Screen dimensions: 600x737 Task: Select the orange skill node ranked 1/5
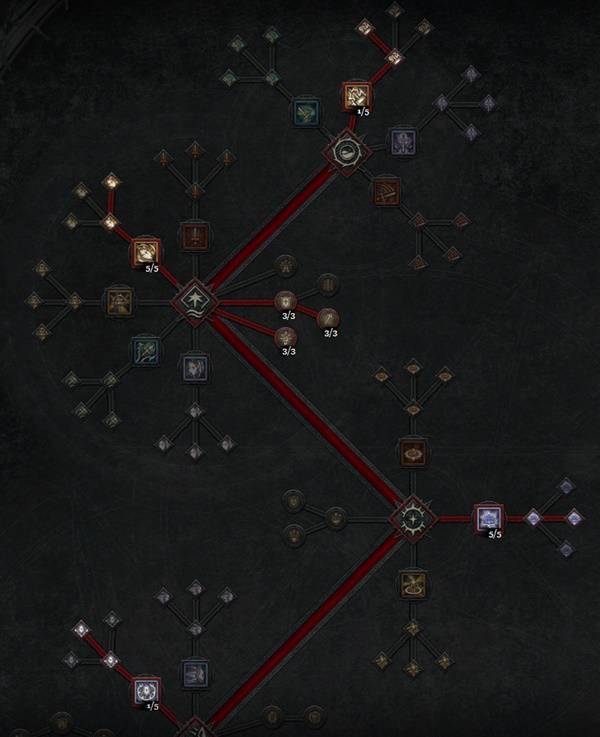(357, 95)
